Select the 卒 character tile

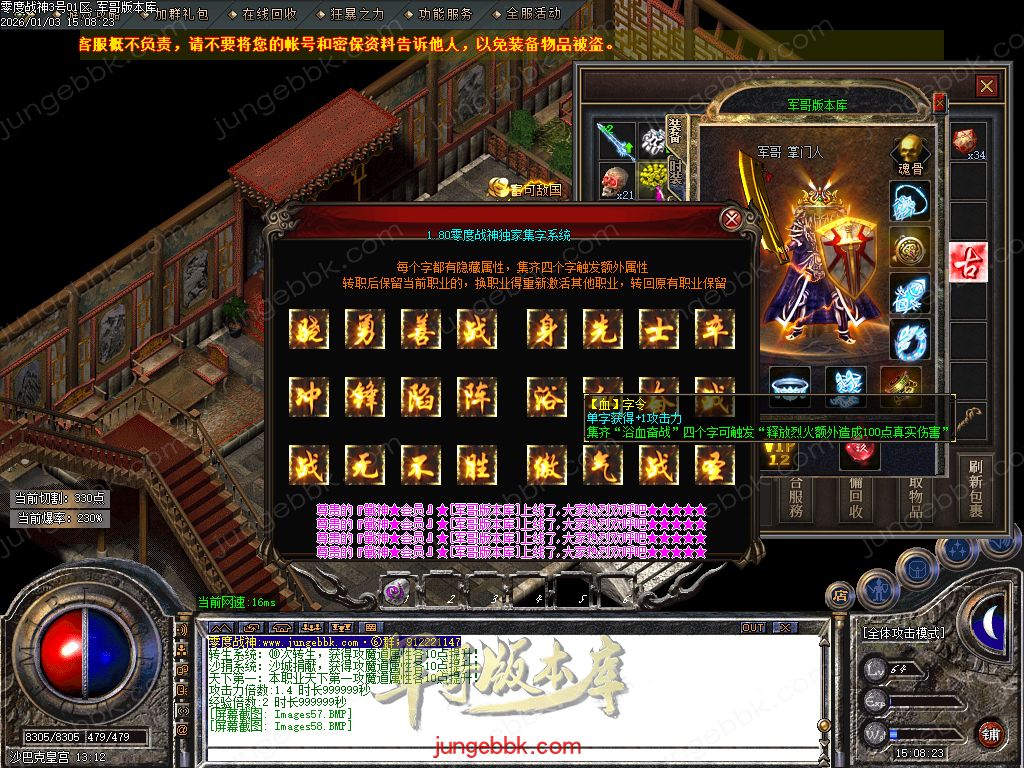click(715, 329)
